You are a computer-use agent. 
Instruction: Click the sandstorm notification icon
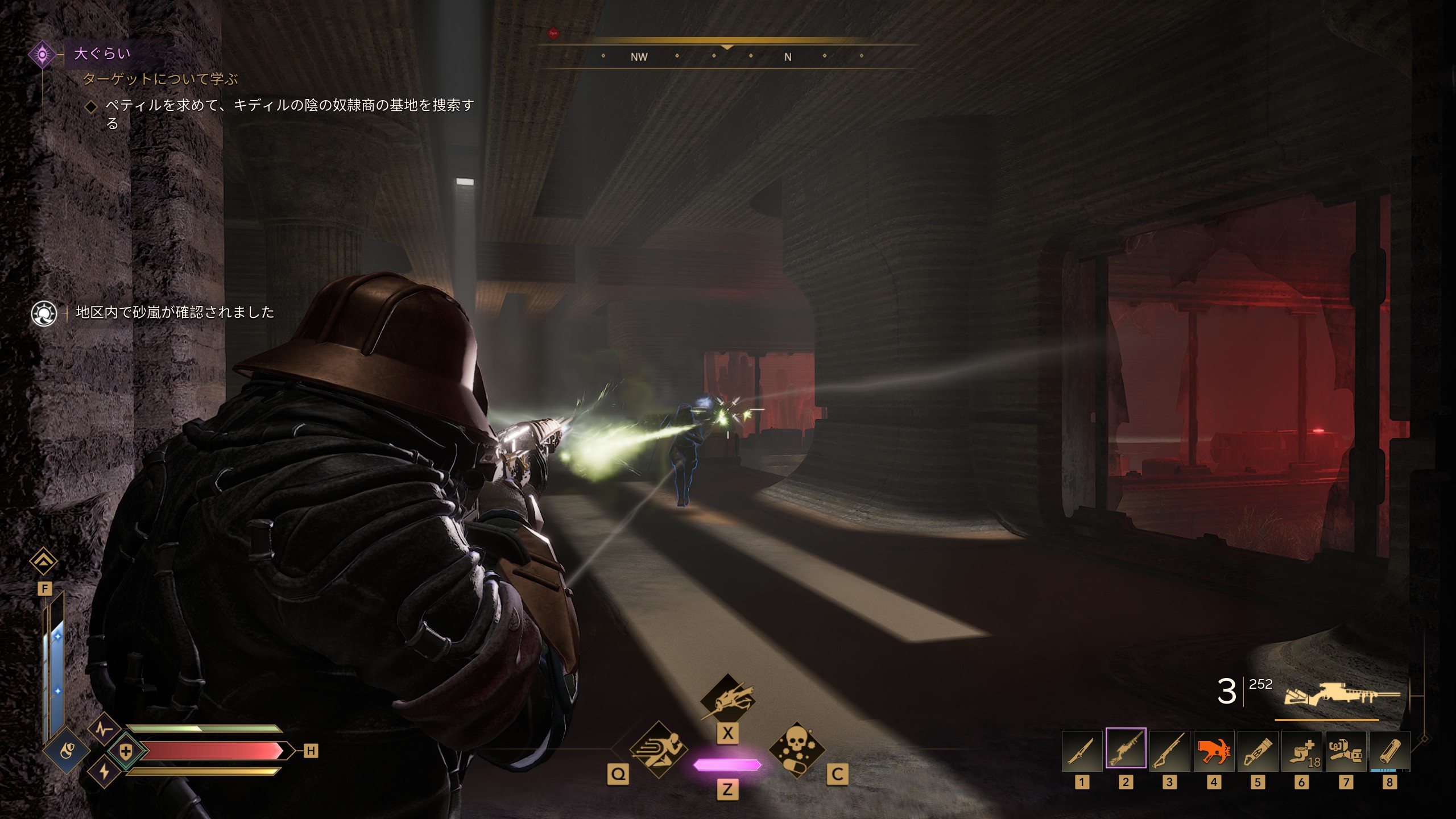[44, 313]
